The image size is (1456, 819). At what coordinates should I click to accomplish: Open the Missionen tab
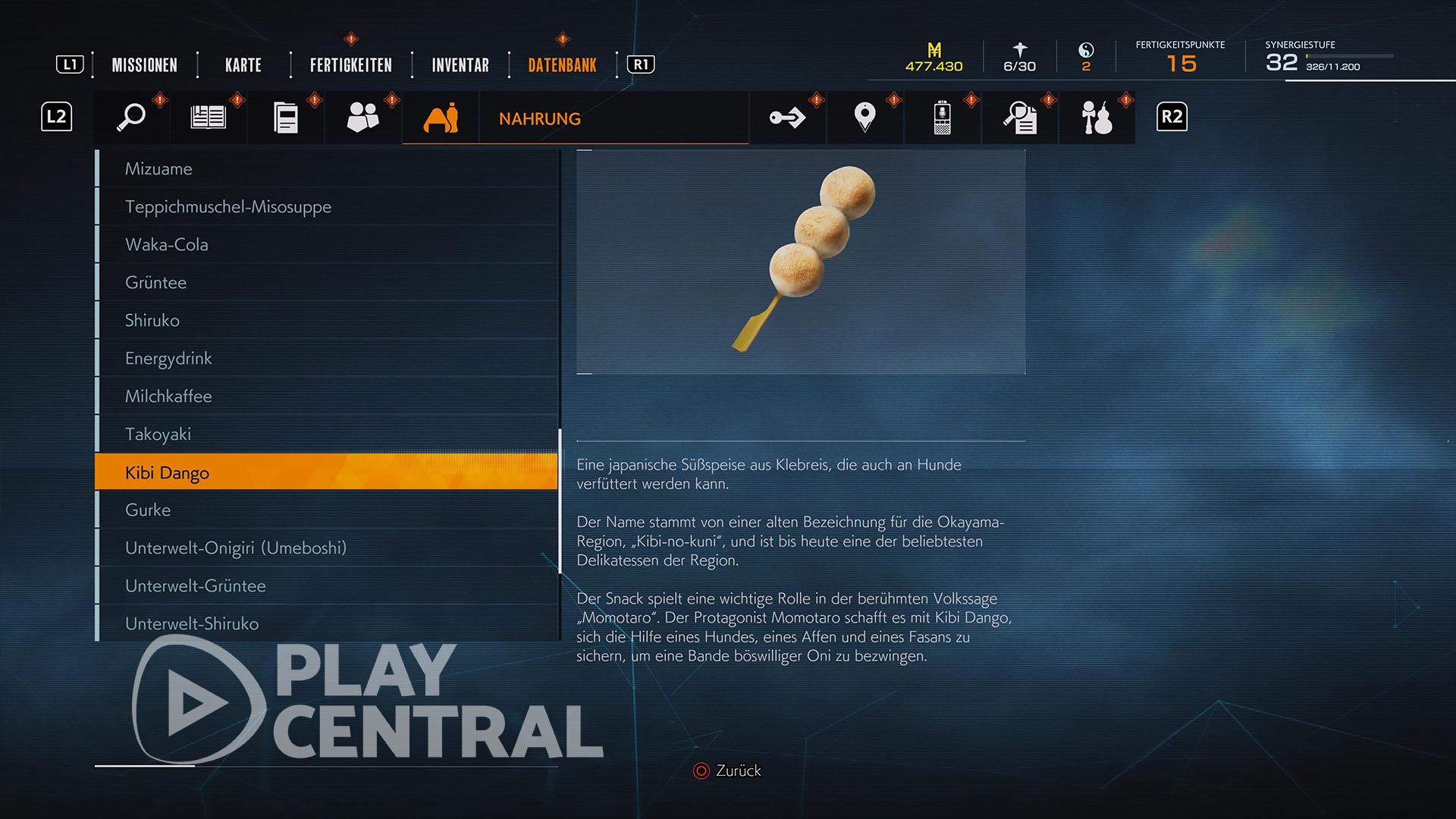144,65
